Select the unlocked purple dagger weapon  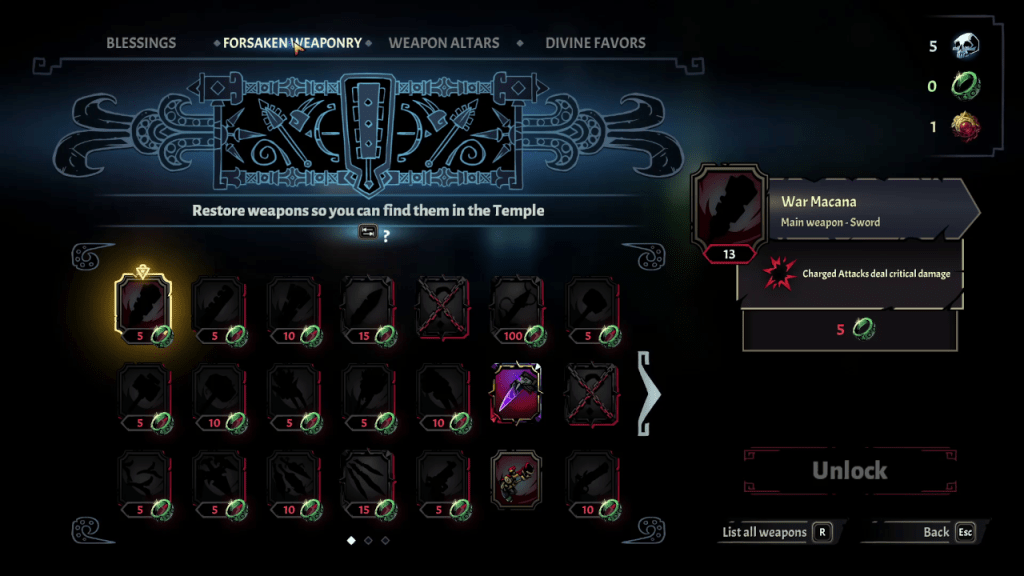(x=519, y=394)
